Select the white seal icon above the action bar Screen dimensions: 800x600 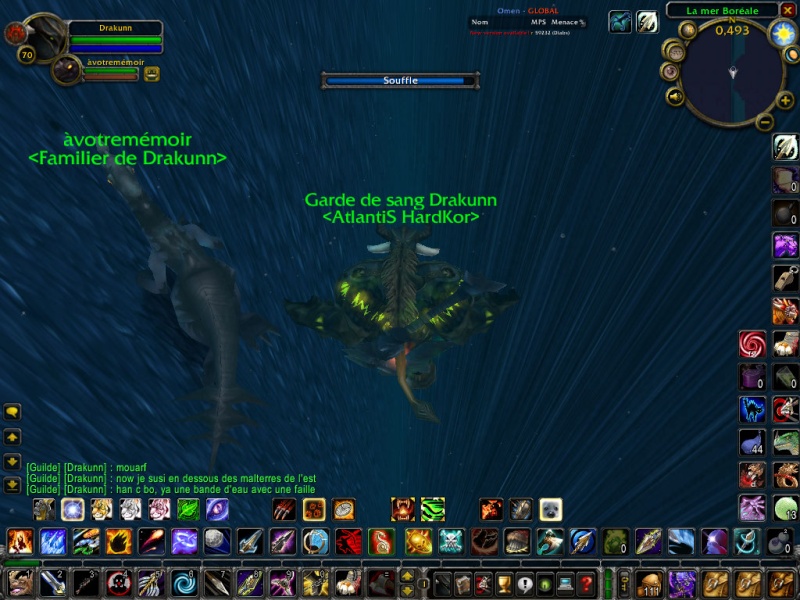click(x=551, y=509)
